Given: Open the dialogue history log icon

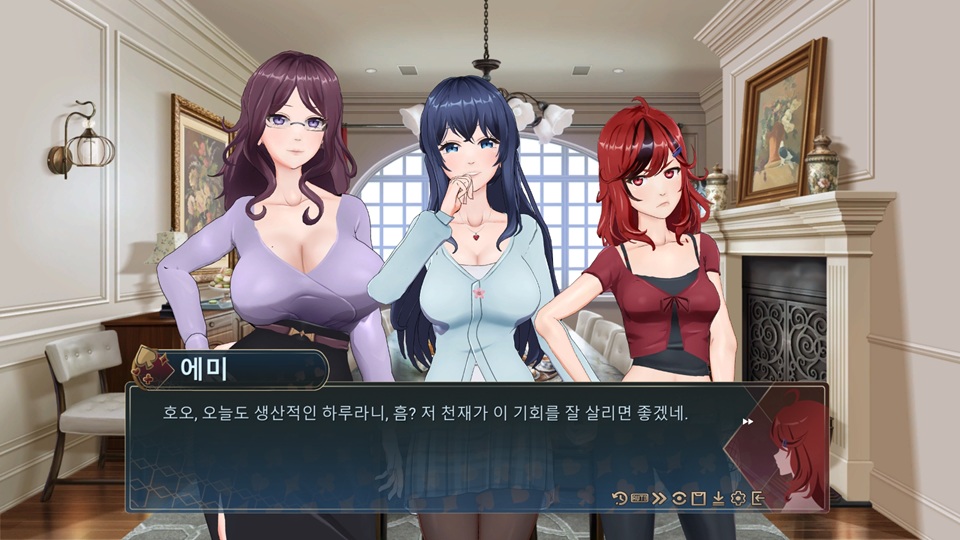Looking at the screenshot, I should [x=620, y=498].
